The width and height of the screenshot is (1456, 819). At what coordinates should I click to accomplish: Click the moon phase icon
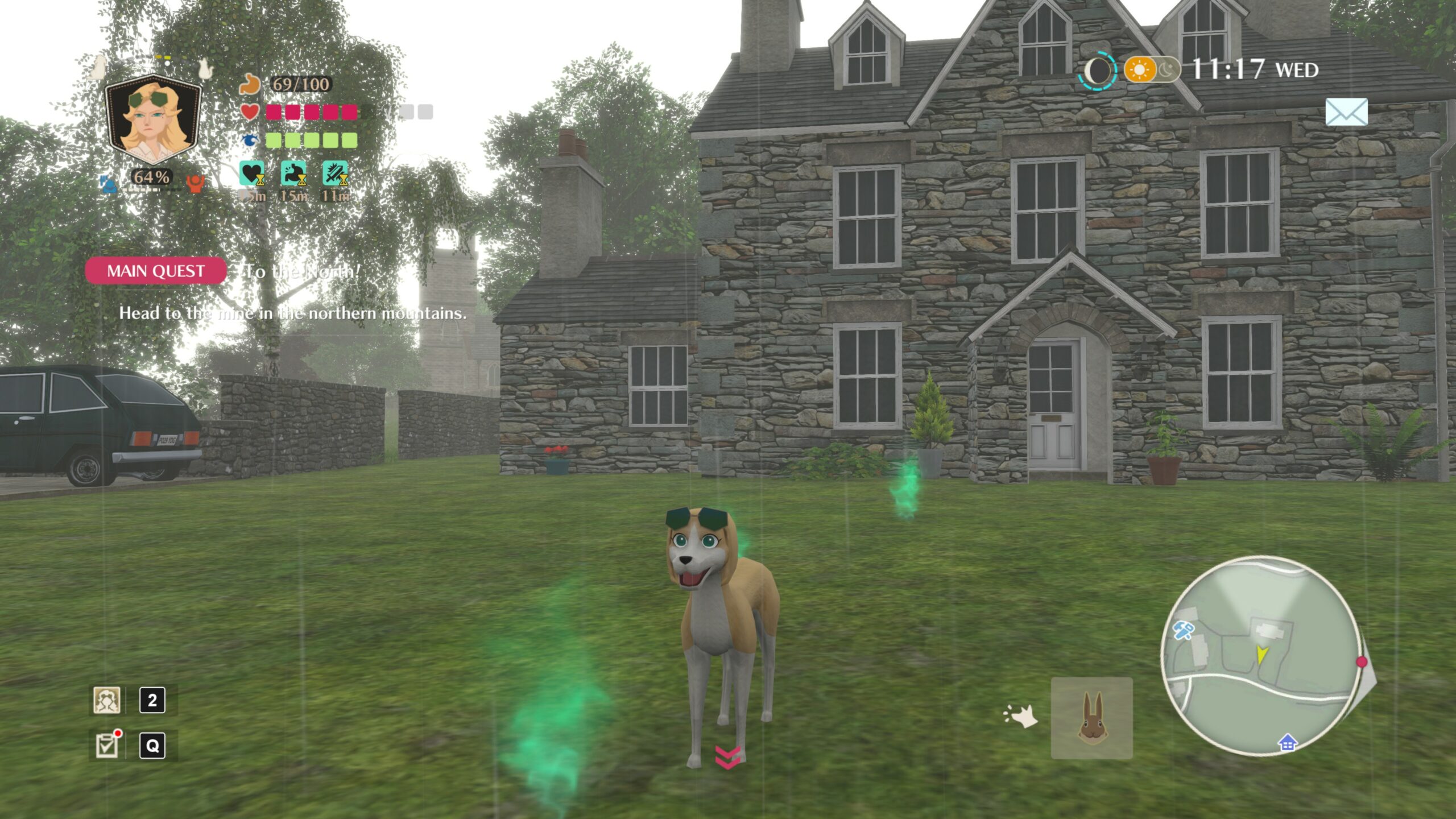[1098, 71]
